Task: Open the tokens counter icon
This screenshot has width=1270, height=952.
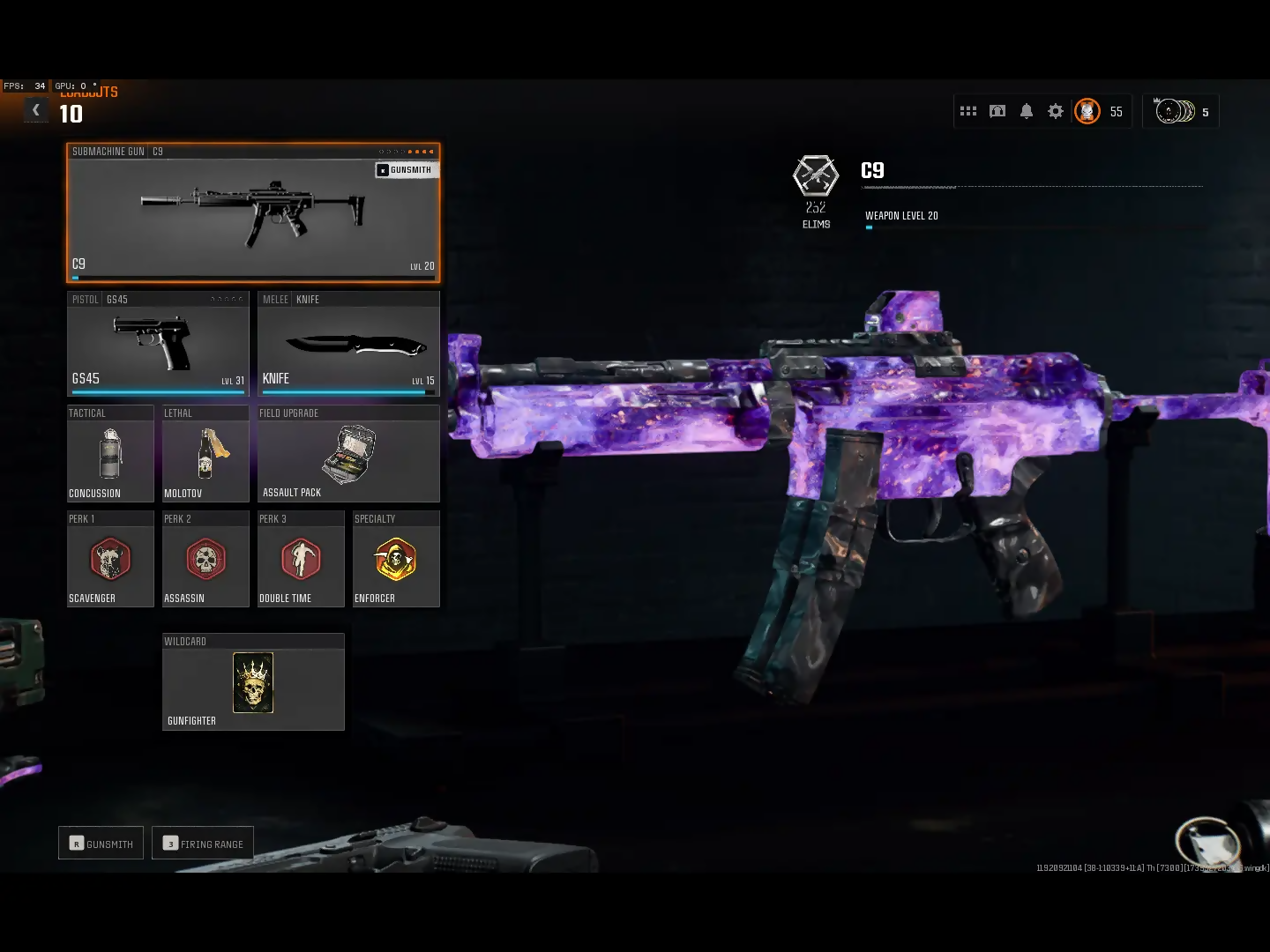Action: coord(1176,111)
